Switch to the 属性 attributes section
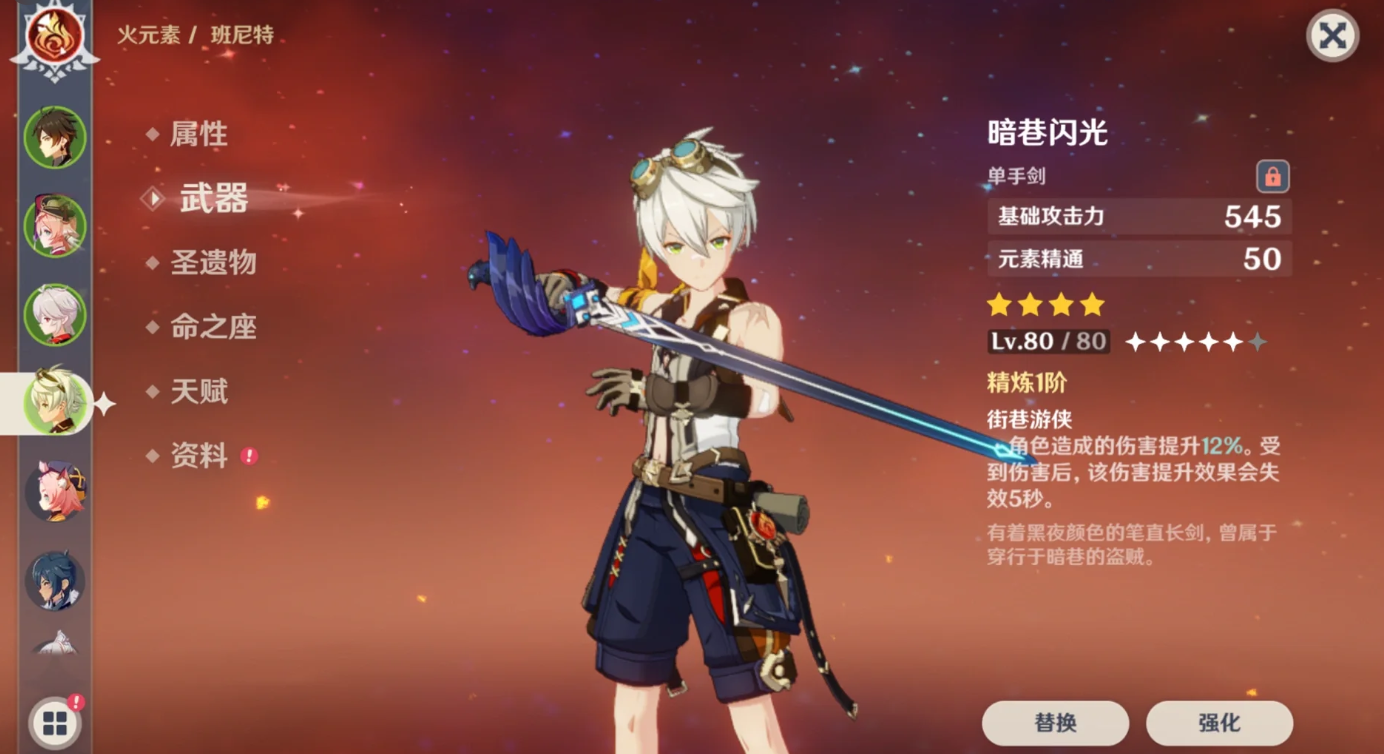The width and height of the screenshot is (1384, 754). [x=201, y=133]
